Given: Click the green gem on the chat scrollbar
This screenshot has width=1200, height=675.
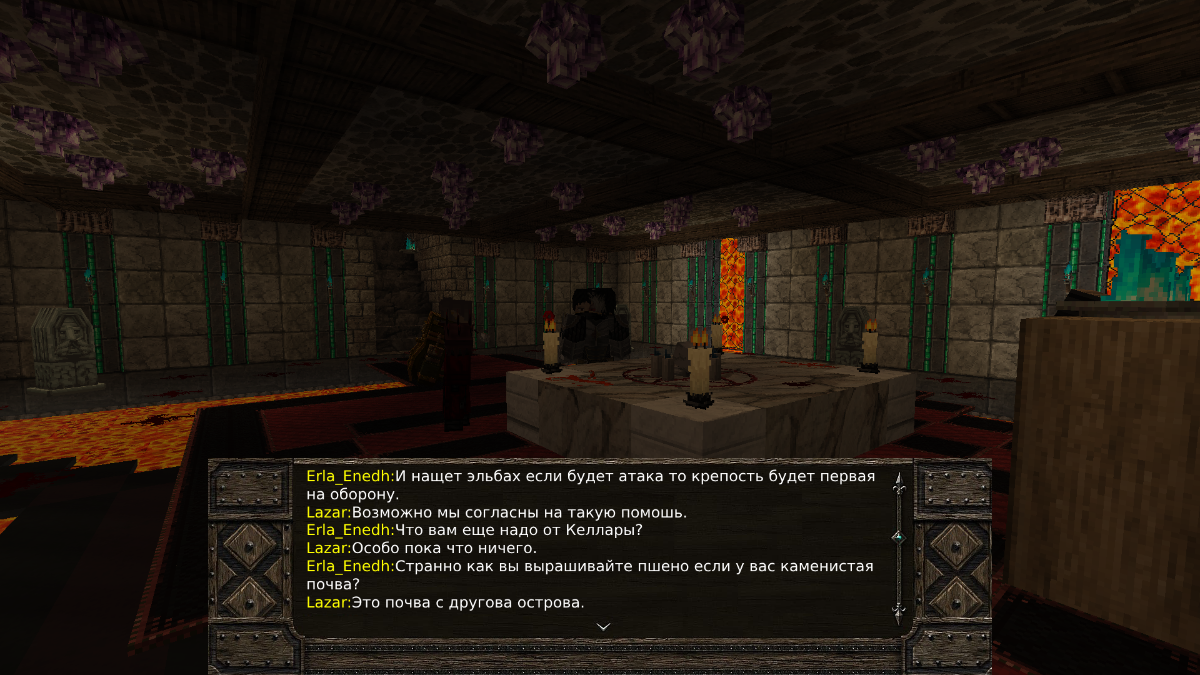Looking at the screenshot, I should pos(898,537).
